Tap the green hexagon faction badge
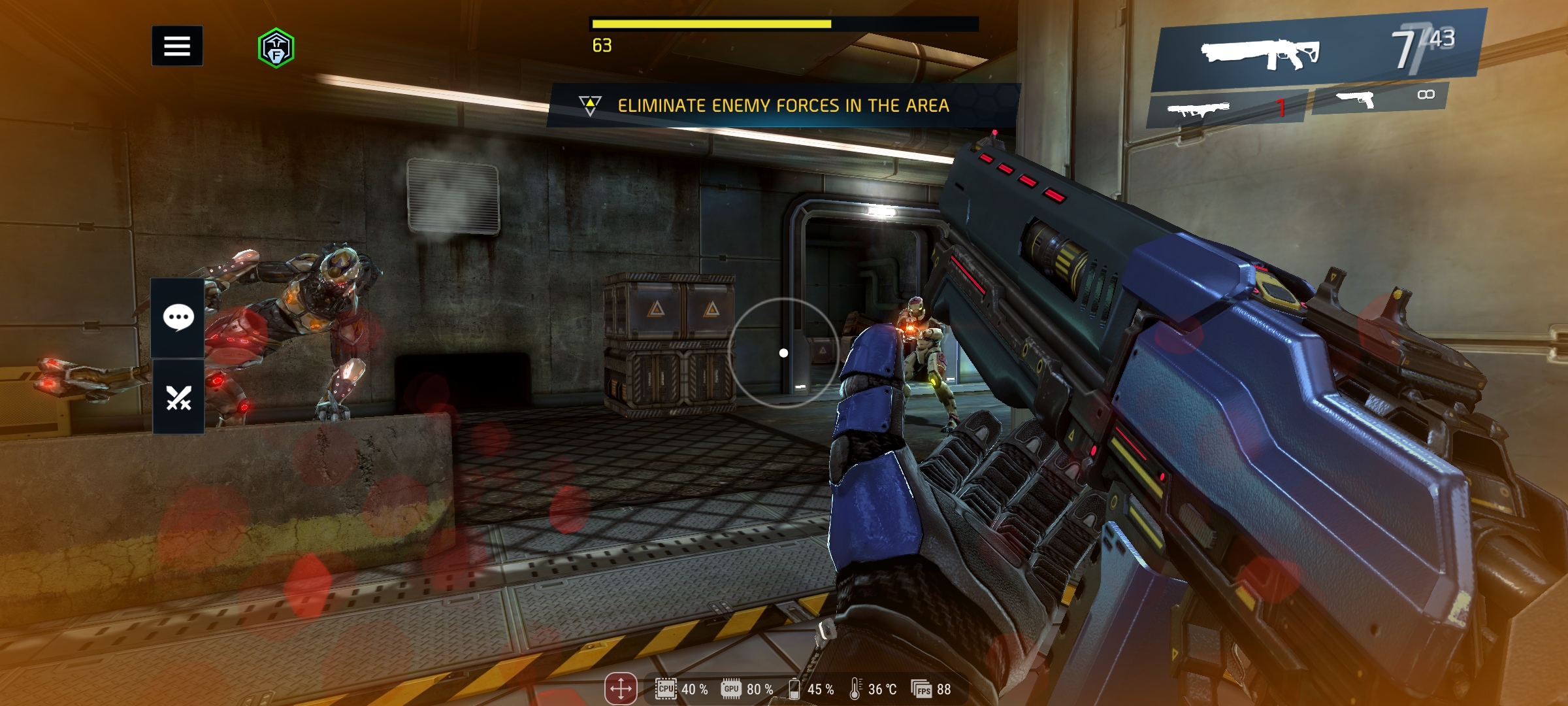The image size is (1568, 706). [x=276, y=48]
